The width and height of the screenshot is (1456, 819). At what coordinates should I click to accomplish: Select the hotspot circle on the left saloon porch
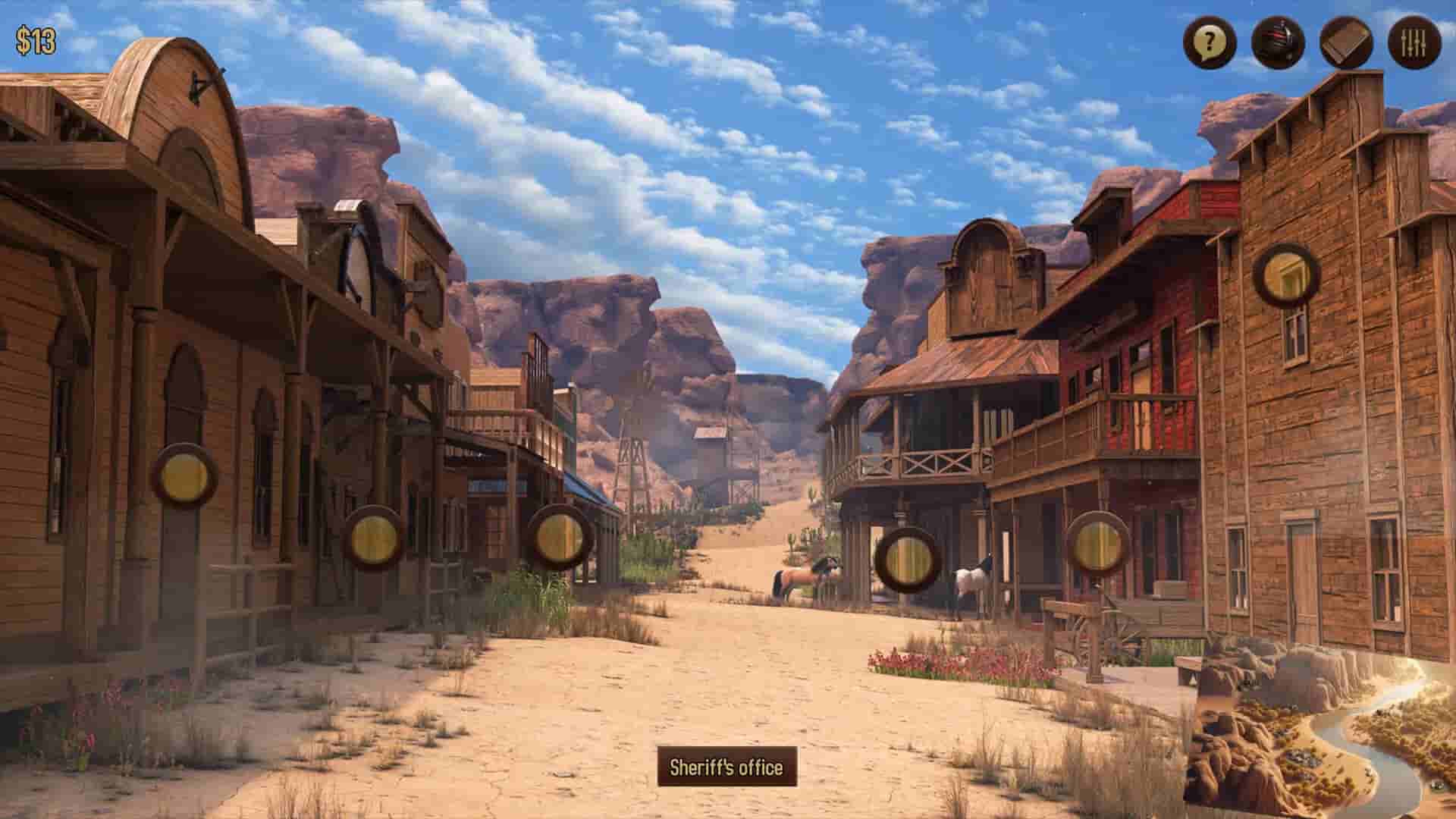click(184, 474)
